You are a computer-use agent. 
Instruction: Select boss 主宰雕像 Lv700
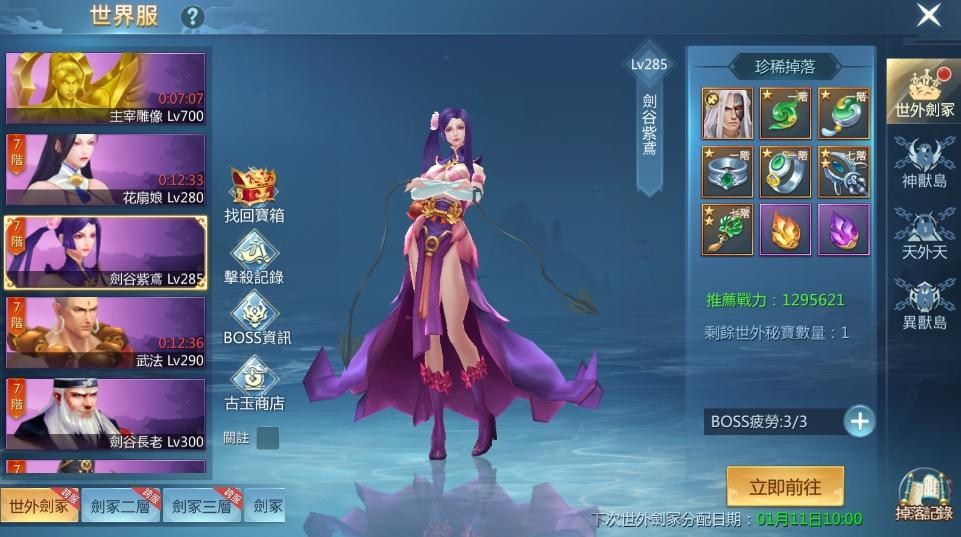[x=105, y=89]
